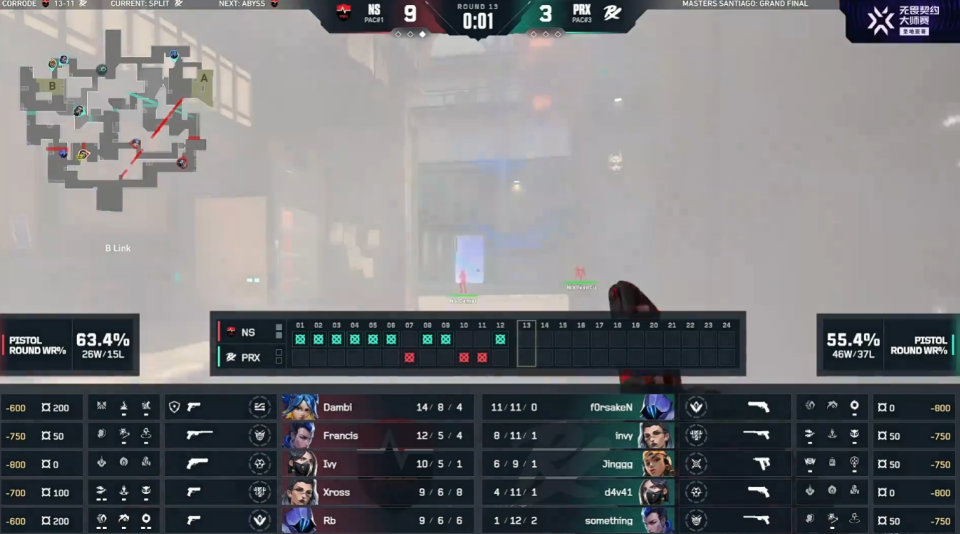960x534 pixels.
Task: Open the NS pistol round win rate panel
Action: coord(70,345)
